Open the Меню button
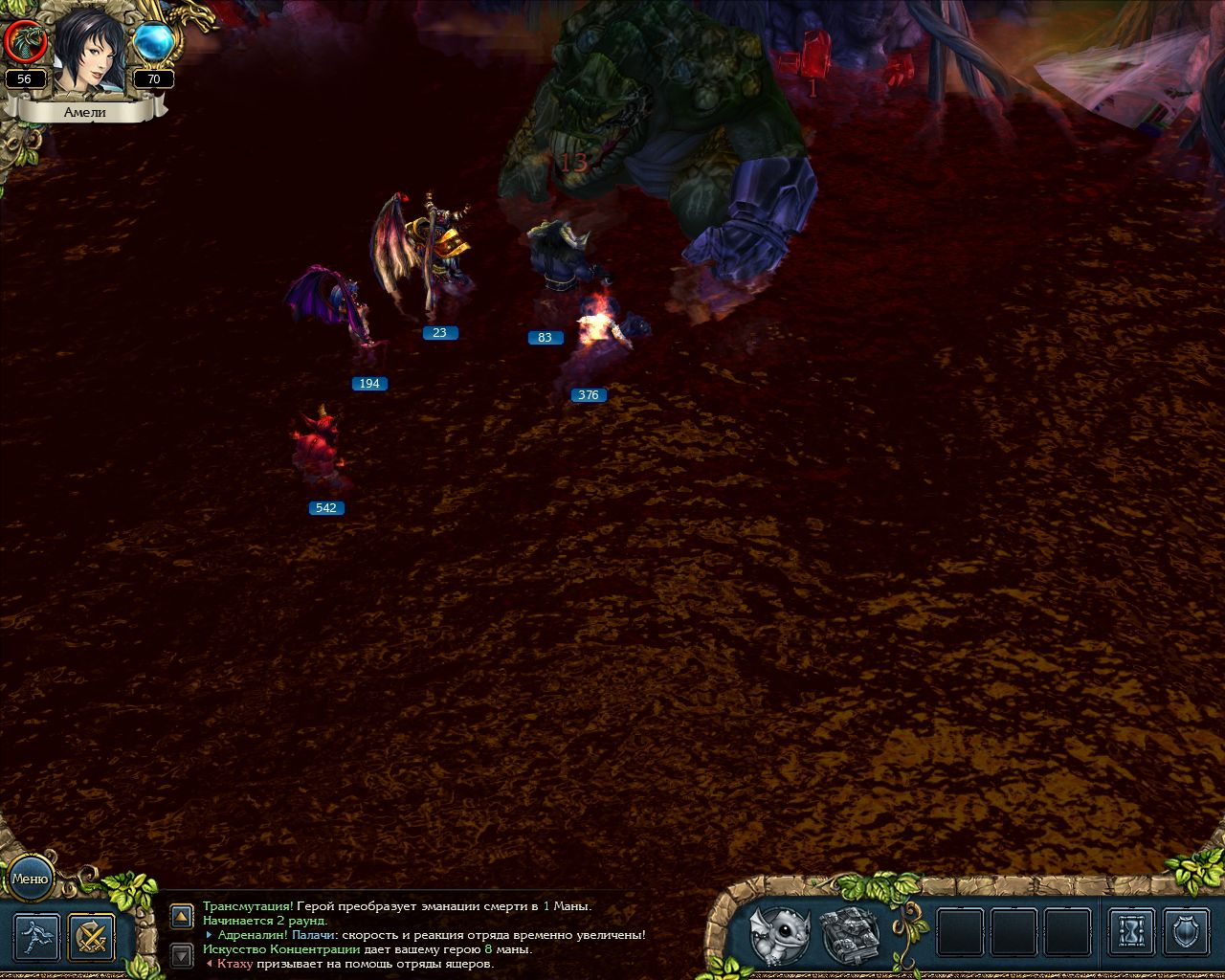1225x980 pixels. tap(30, 879)
